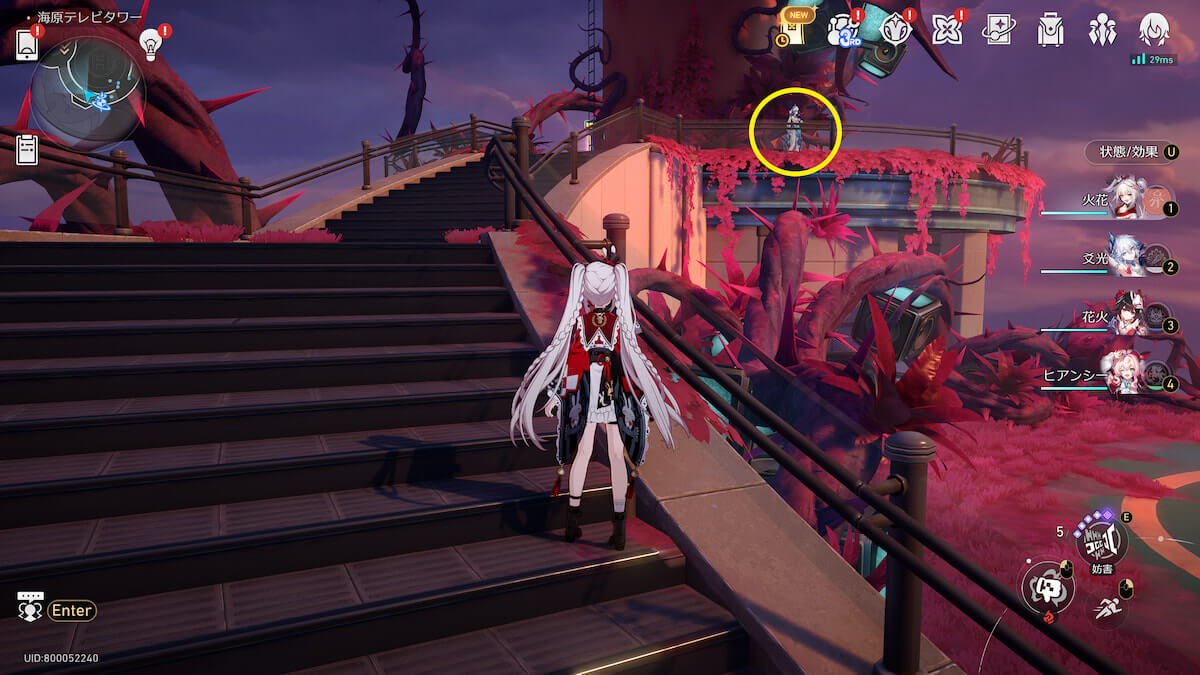The width and height of the screenshot is (1200, 675).
Task: Switch to party member 爻光
Action: click(1127, 263)
